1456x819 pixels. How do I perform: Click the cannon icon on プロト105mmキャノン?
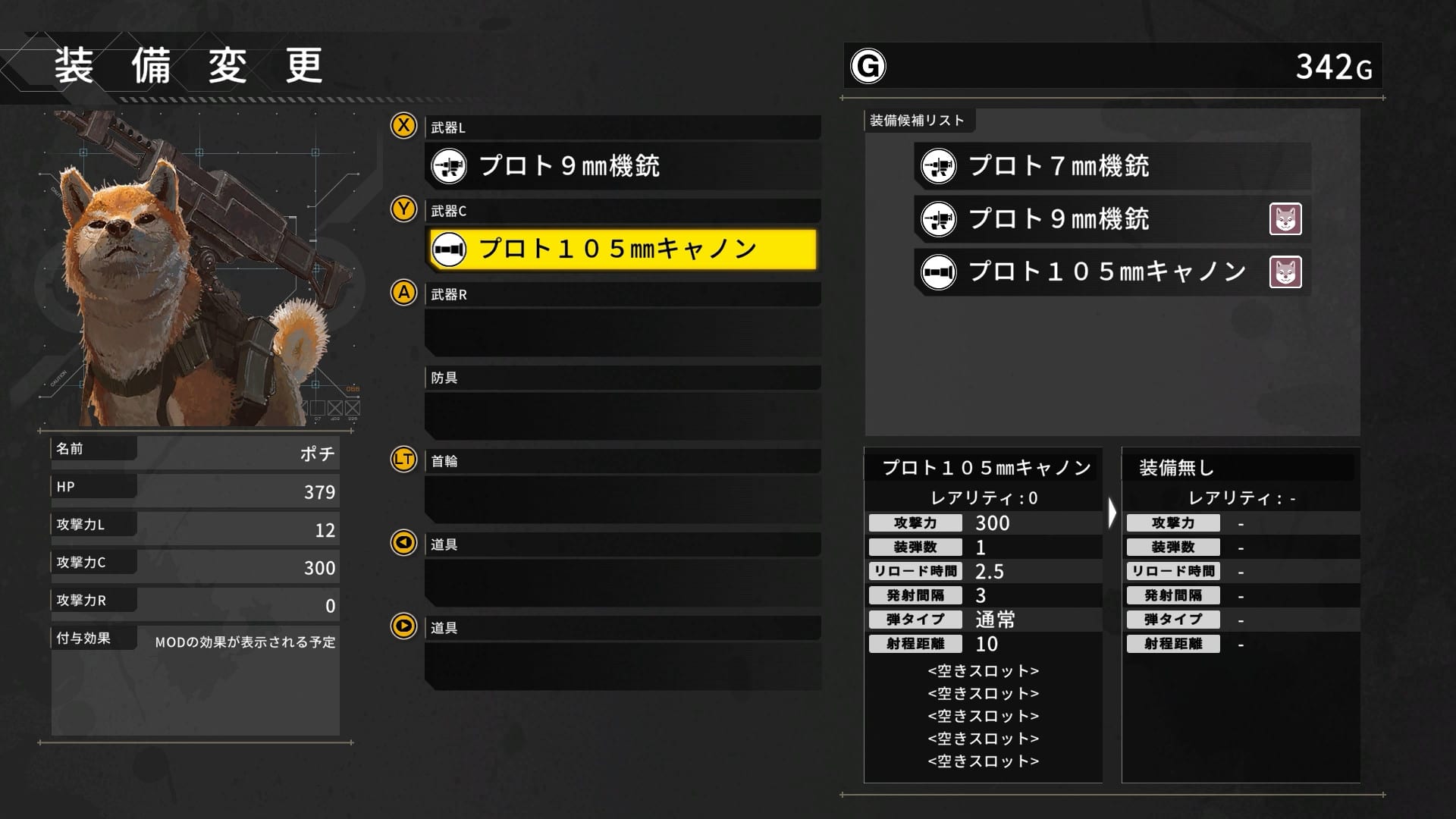(449, 249)
